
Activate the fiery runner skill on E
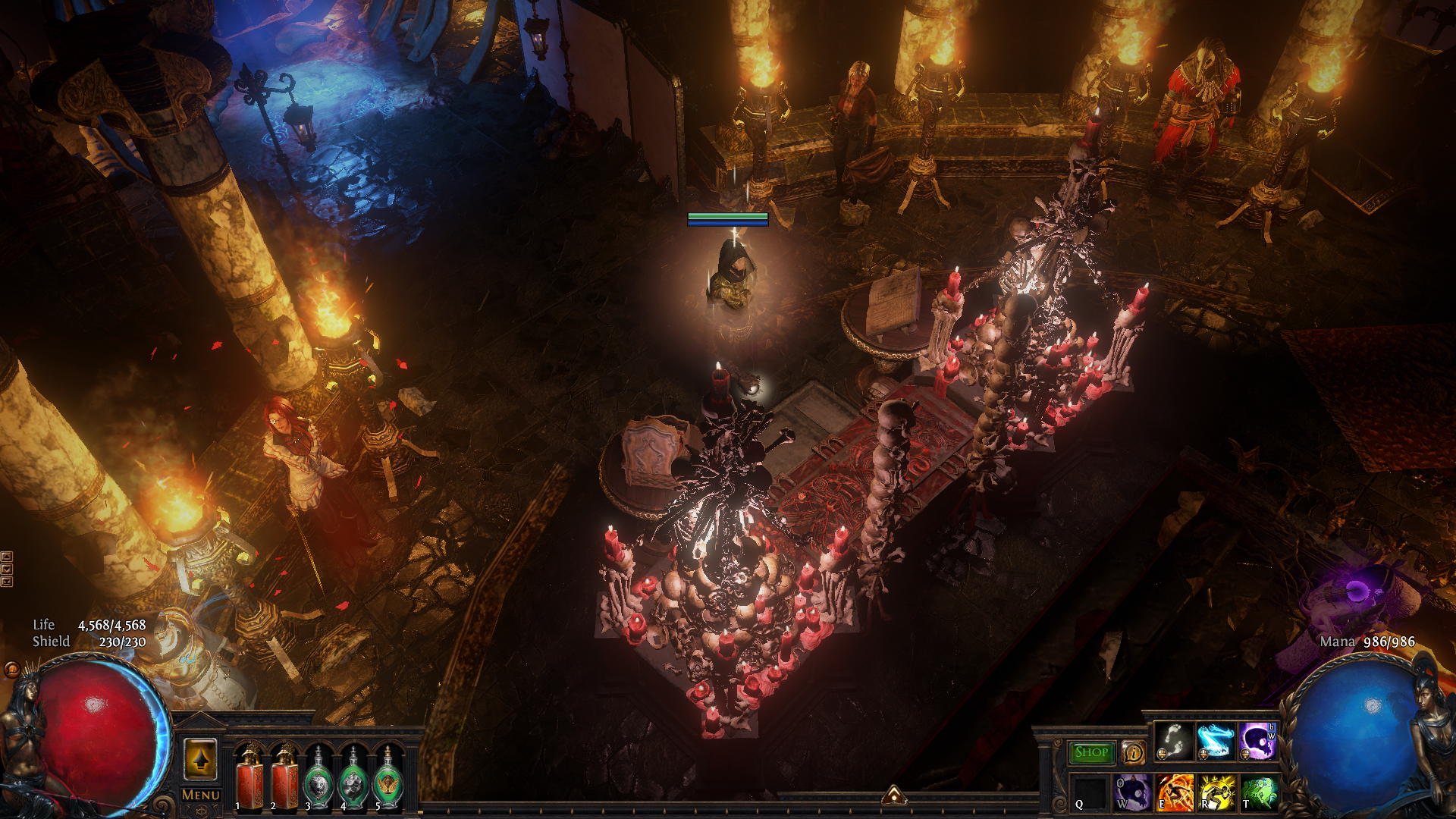coord(1174,792)
